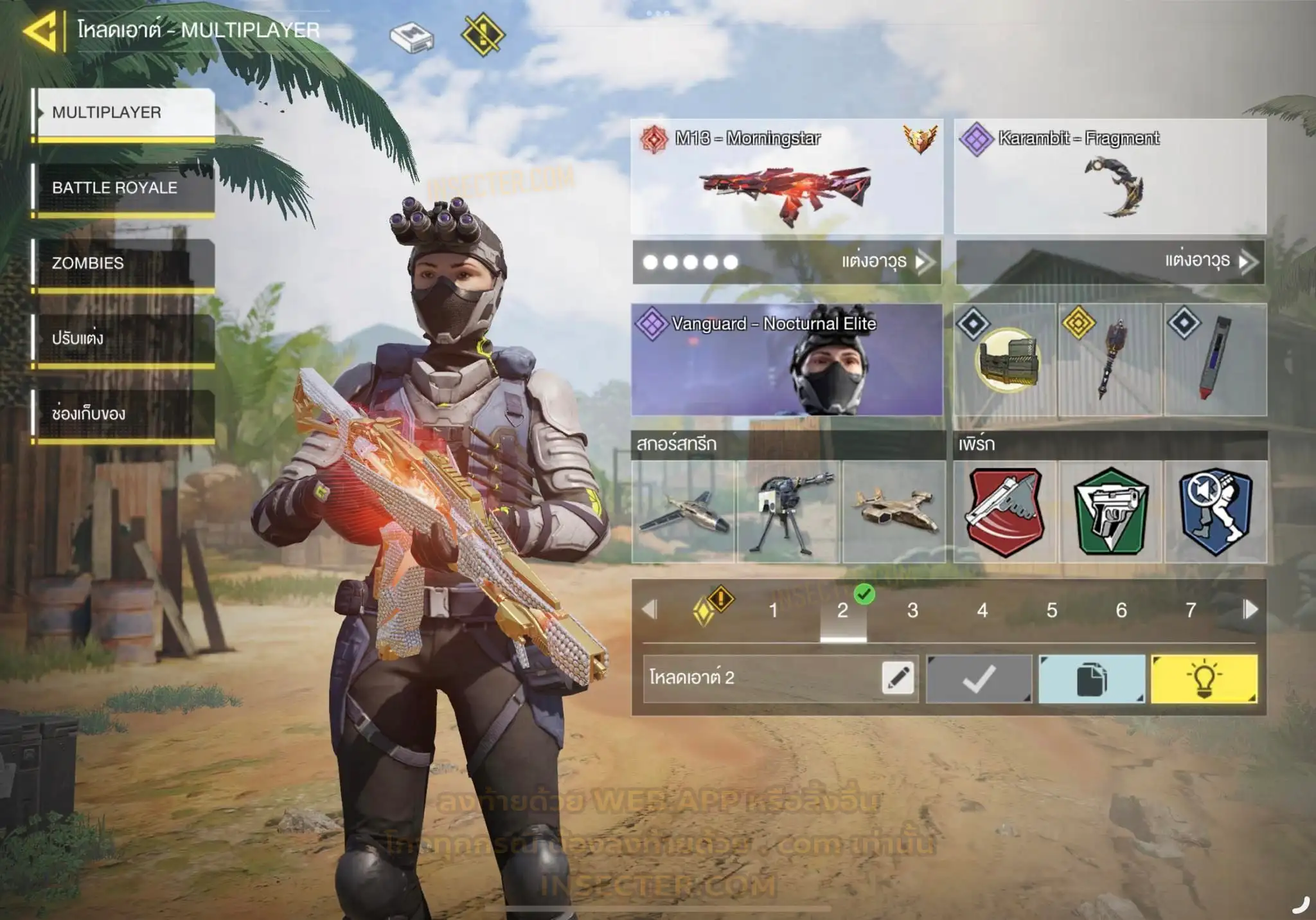This screenshot has height=920, width=1316.
Task: Switch to loadout number 5
Action: 1052,610
